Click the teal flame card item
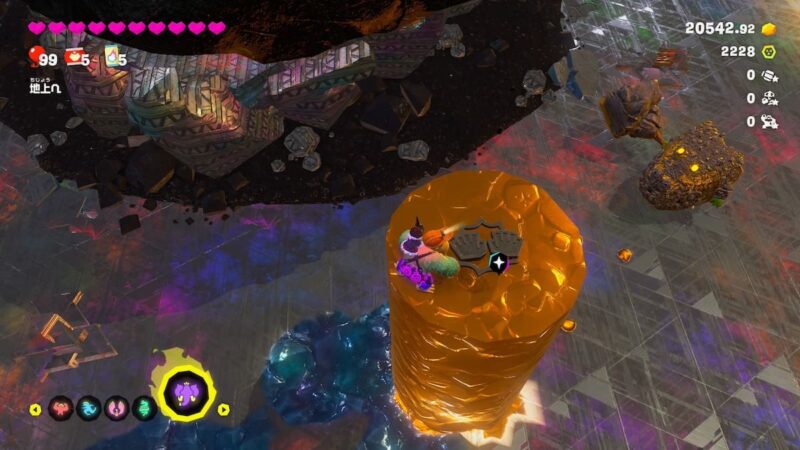 click(x=111, y=57)
